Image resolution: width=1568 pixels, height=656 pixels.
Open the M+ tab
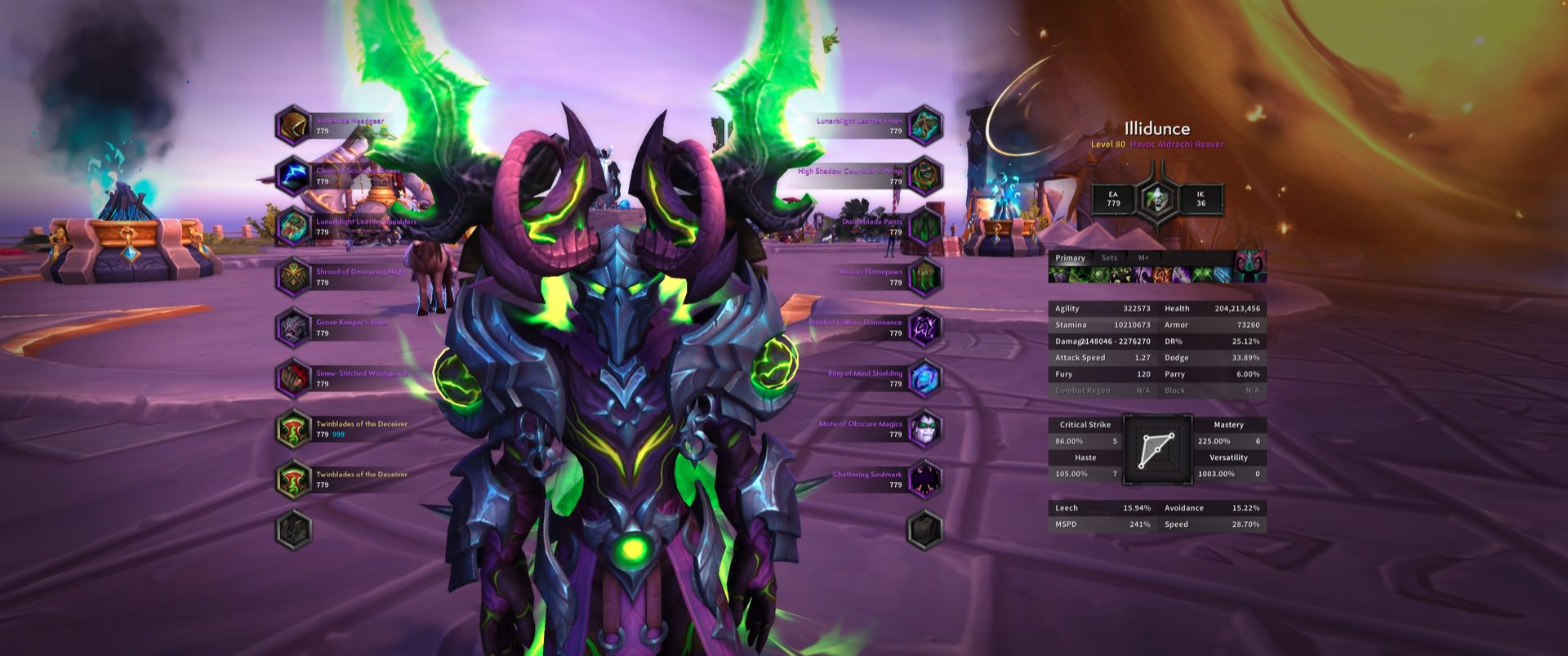[x=1143, y=258]
